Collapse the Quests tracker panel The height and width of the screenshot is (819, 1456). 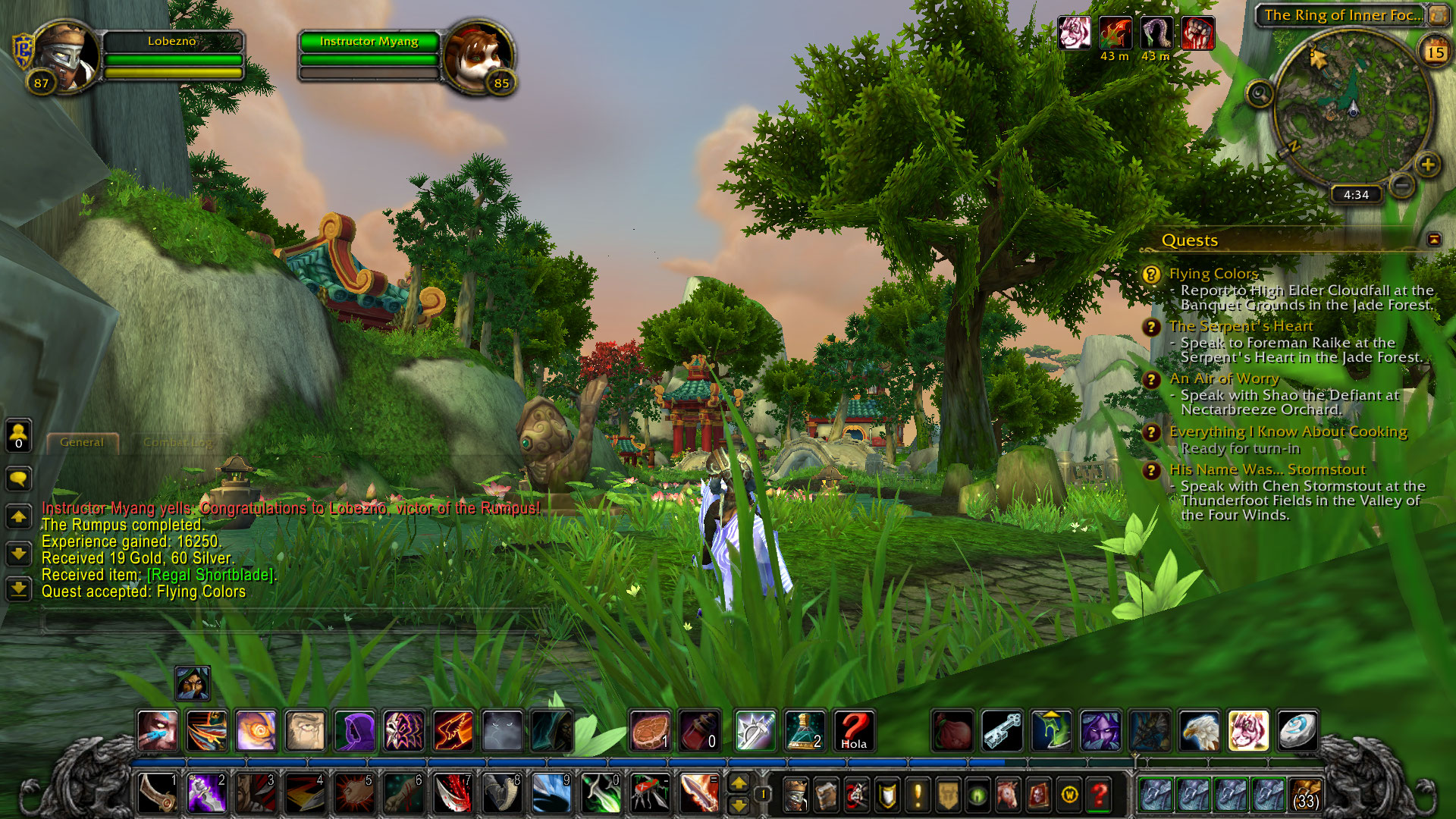1434,240
